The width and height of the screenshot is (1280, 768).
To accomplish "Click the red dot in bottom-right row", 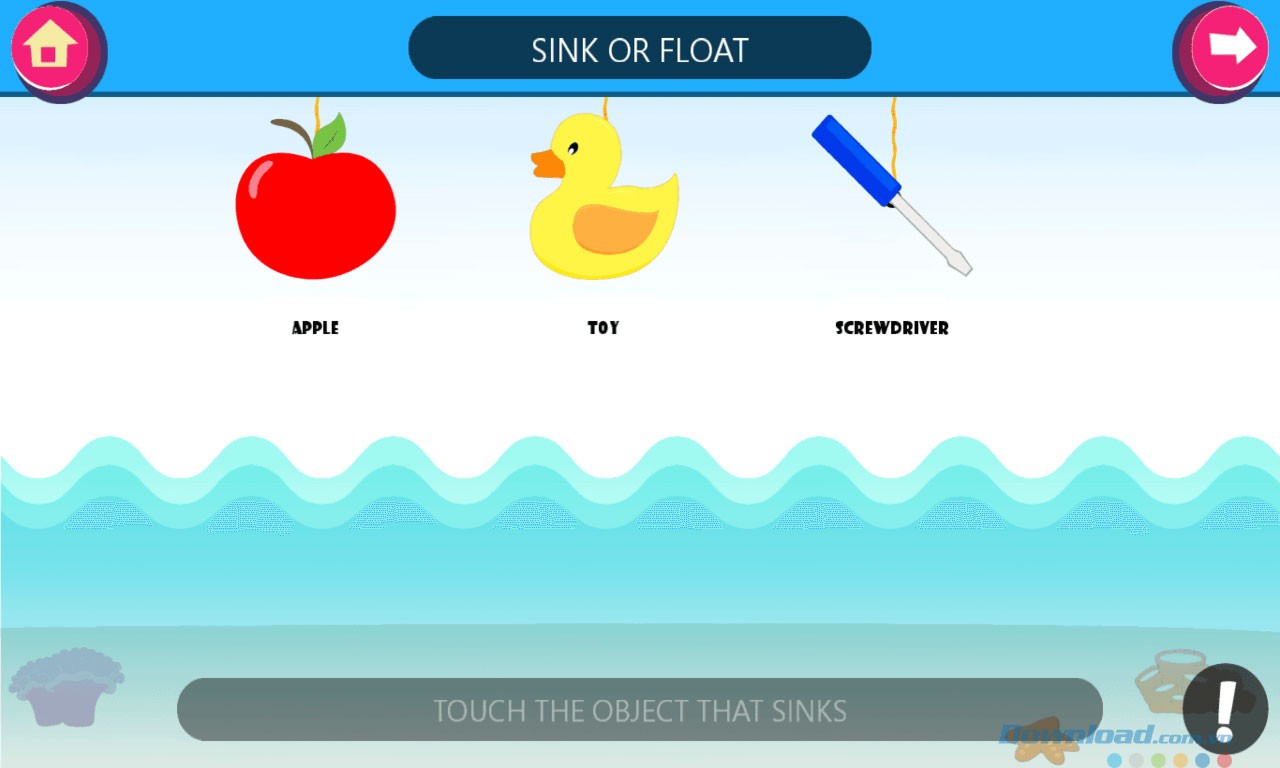I will coord(1224,759).
